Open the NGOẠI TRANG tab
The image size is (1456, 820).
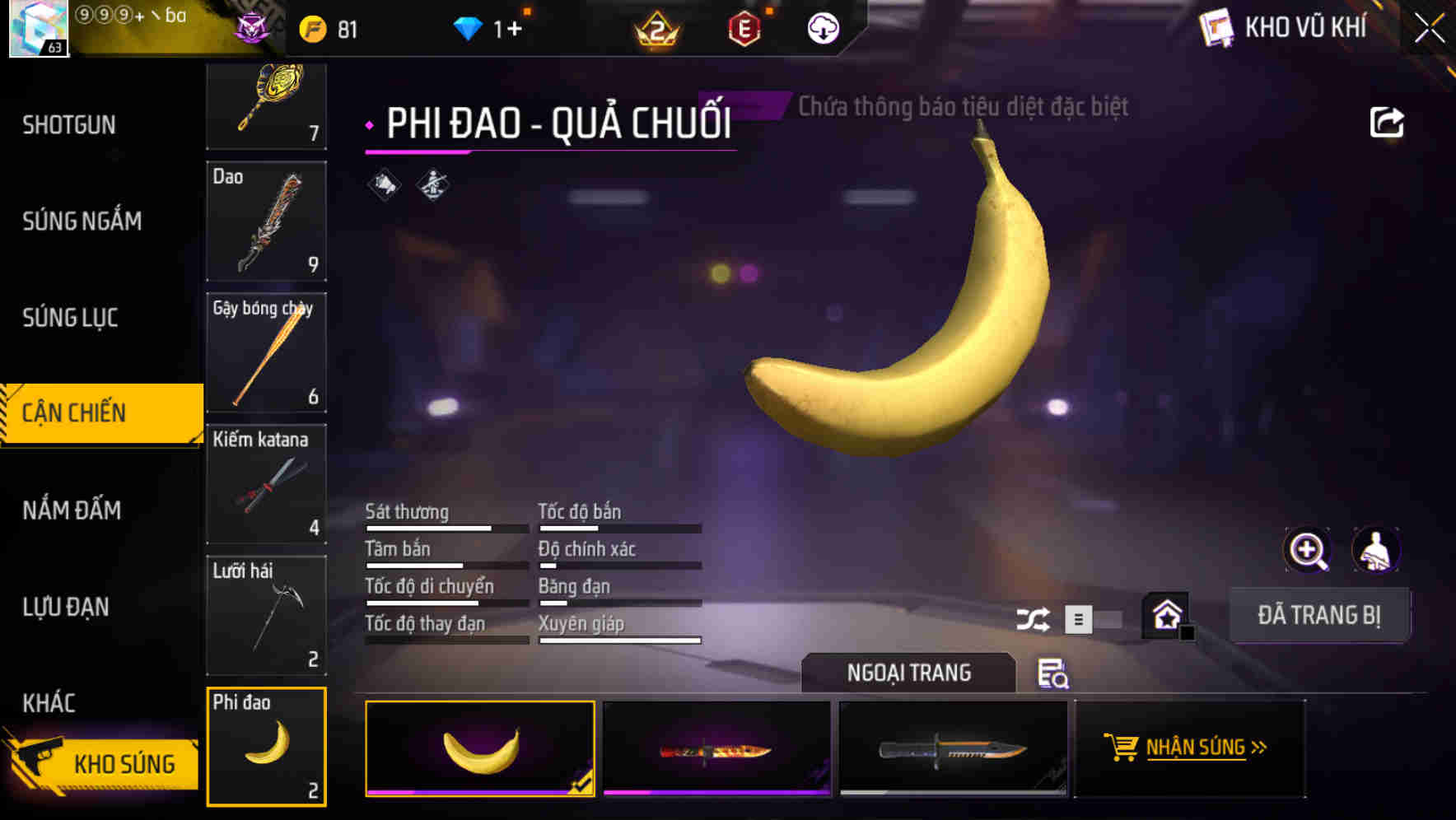[x=908, y=673]
